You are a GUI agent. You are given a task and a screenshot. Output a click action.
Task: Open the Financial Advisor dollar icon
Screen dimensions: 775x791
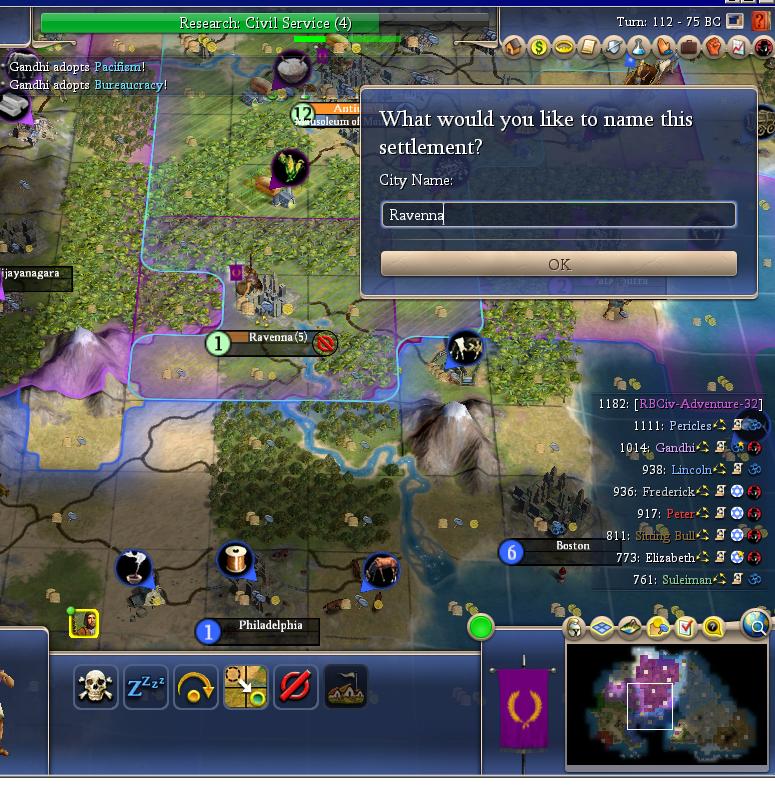tap(539, 47)
